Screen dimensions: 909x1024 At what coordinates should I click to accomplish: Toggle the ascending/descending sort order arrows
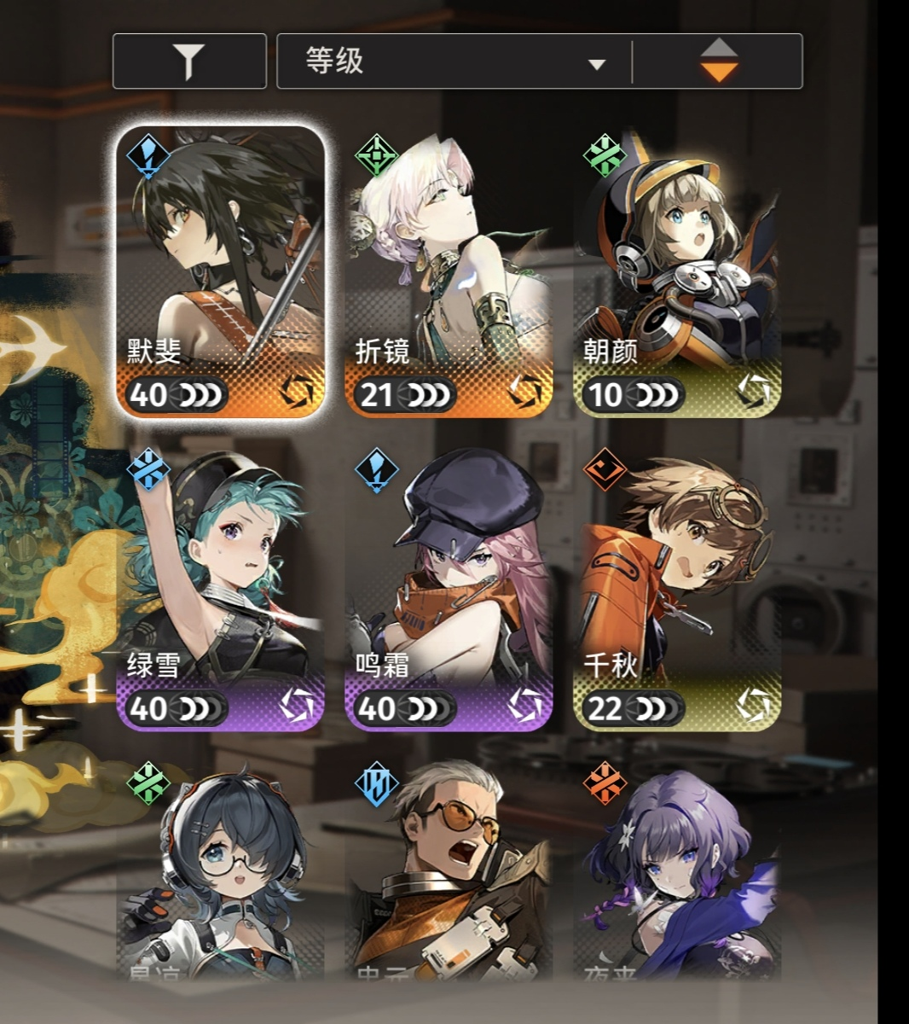click(x=718, y=62)
